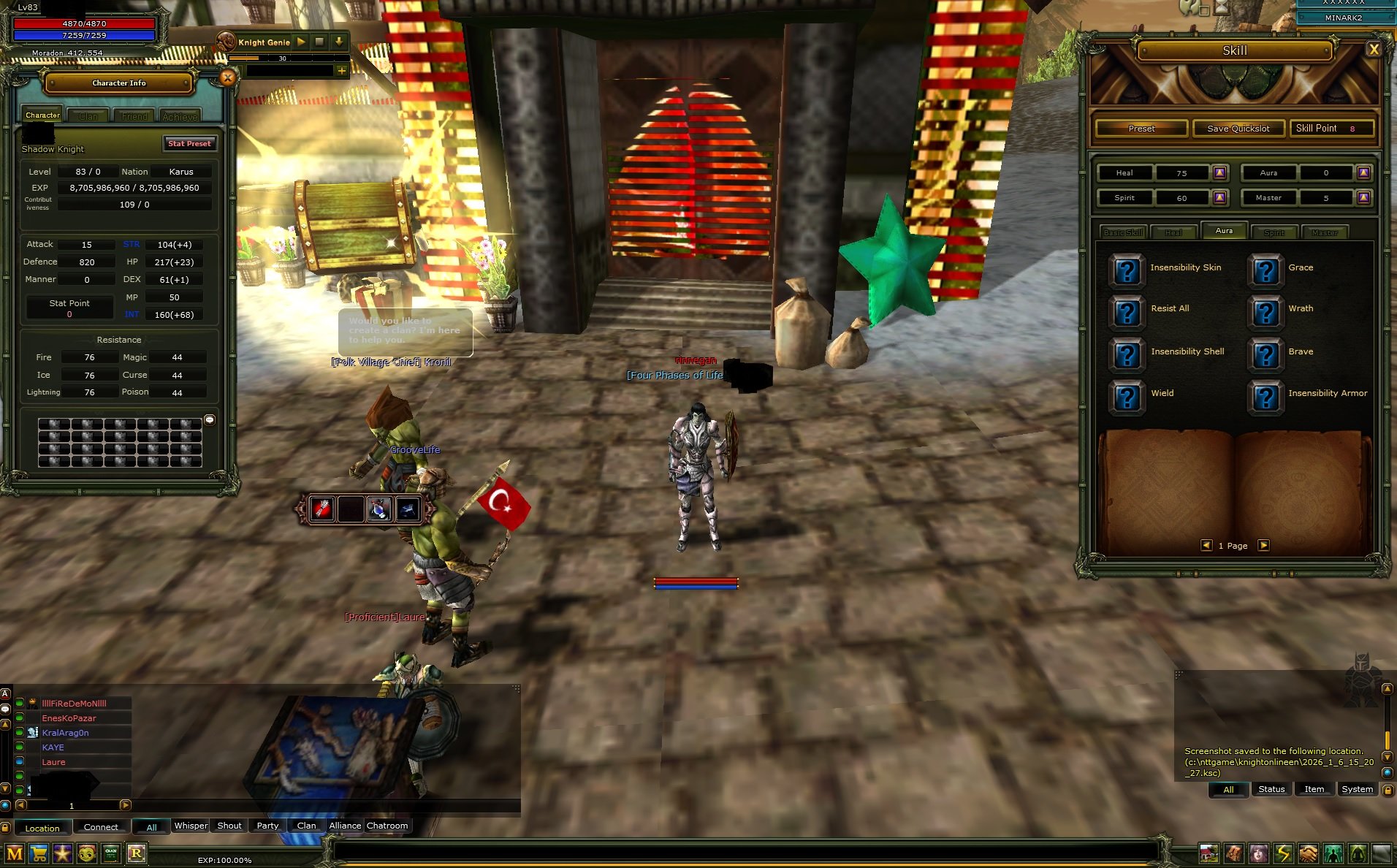Click the M Power-Up Store icon
Viewport: 1397px width, 868px height.
click(x=15, y=853)
